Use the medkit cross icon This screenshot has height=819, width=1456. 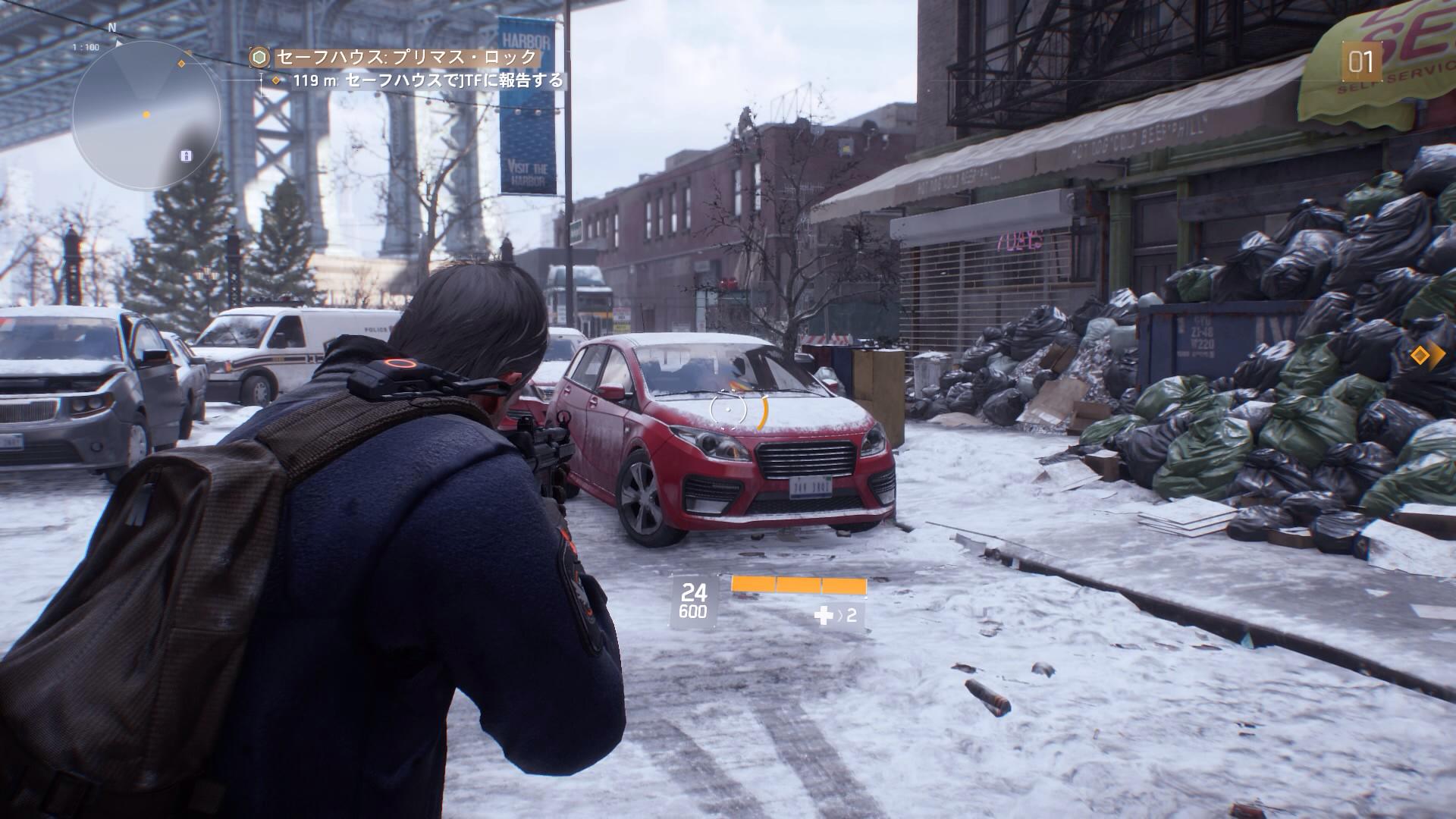[x=823, y=615]
